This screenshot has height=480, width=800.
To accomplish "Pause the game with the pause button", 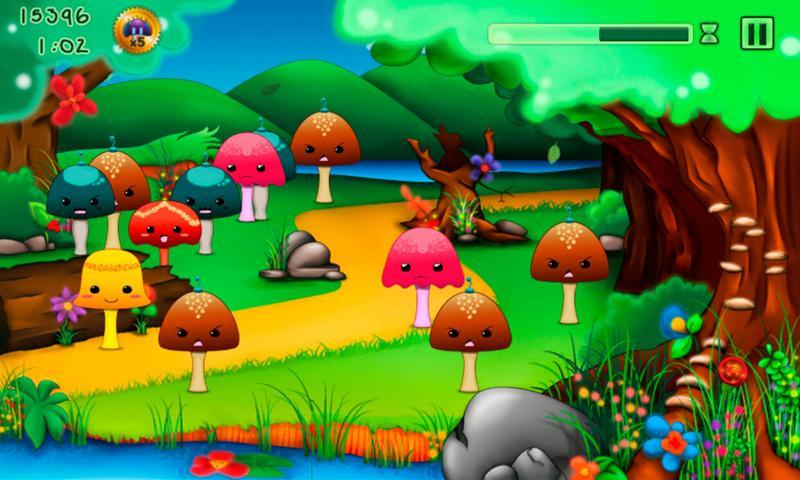I will [757, 33].
